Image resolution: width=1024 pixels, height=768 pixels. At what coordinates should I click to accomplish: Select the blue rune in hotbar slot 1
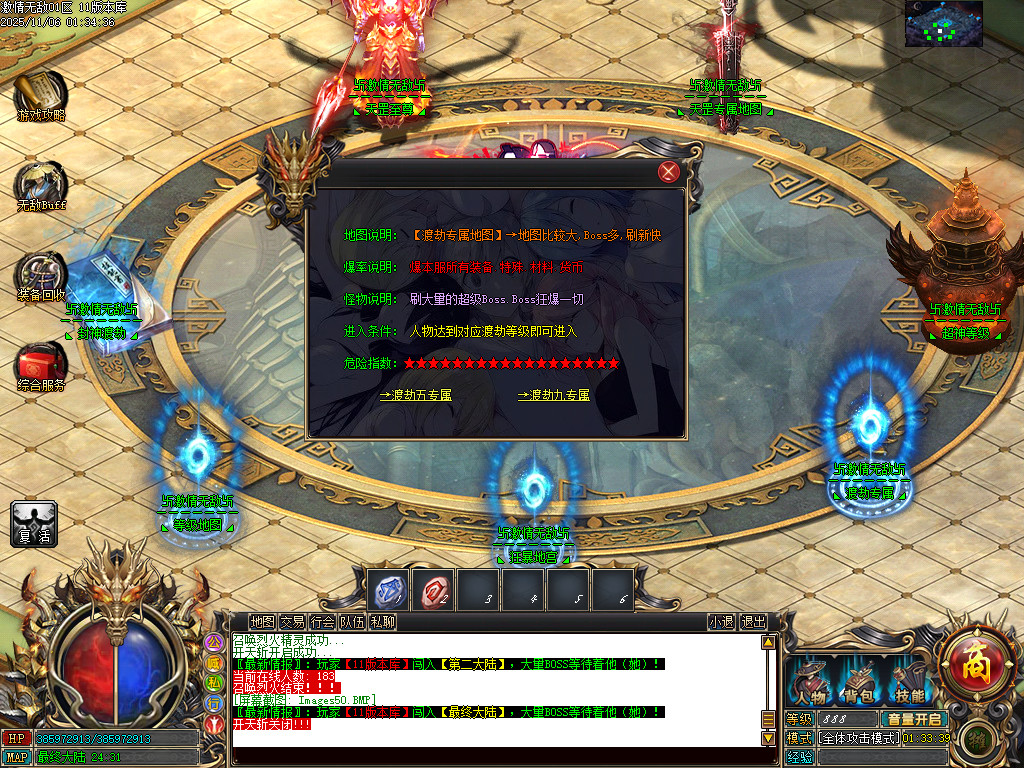tap(387, 590)
